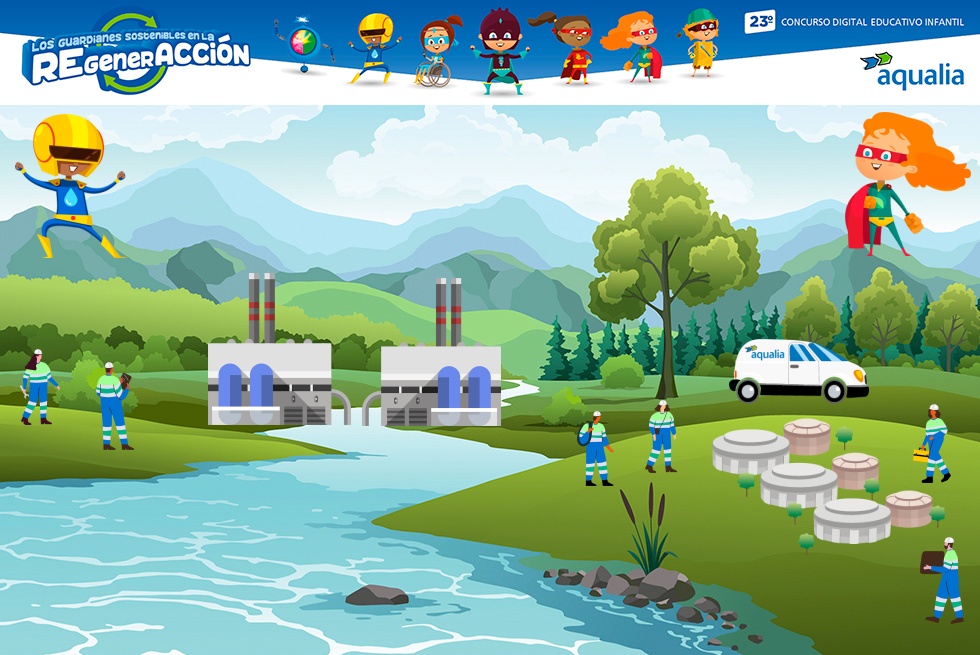The image size is (980, 655).
Task: Select the ponytail hero in the red cape
Action: [x=573, y=48]
